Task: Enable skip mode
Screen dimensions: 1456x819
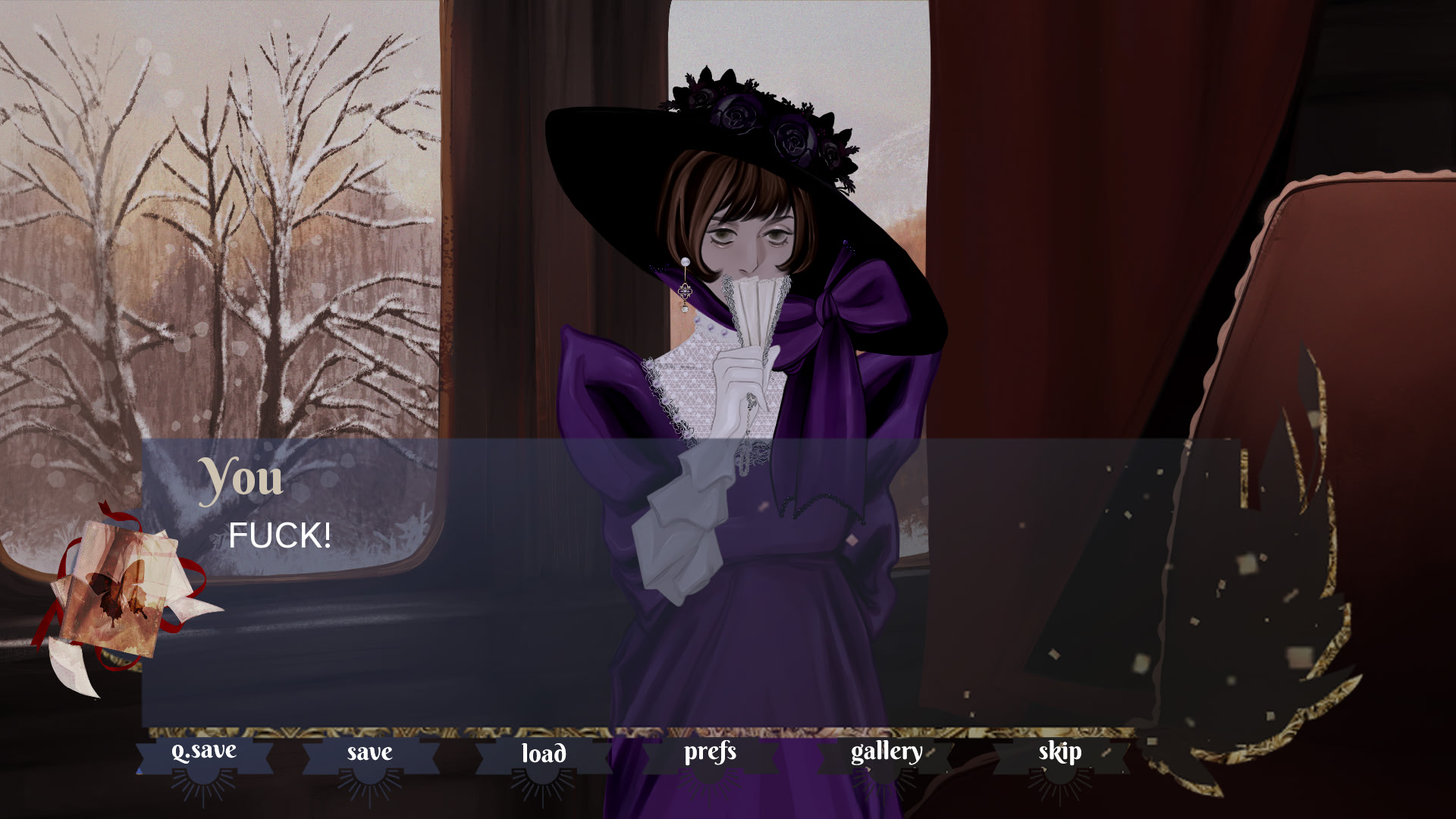Action: coord(1059,753)
